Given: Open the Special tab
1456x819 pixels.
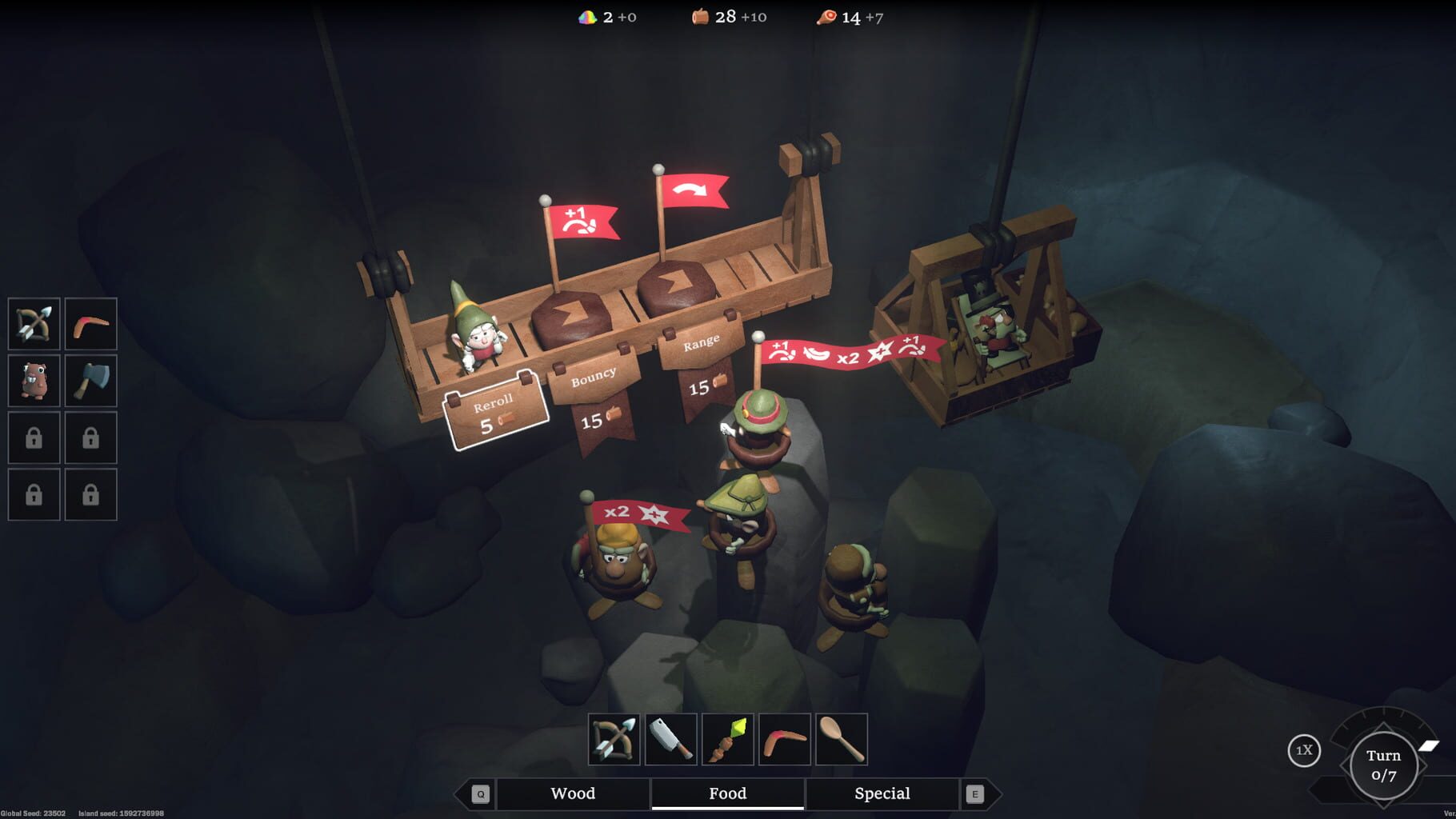Looking at the screenshot, I should click(881, 793).
